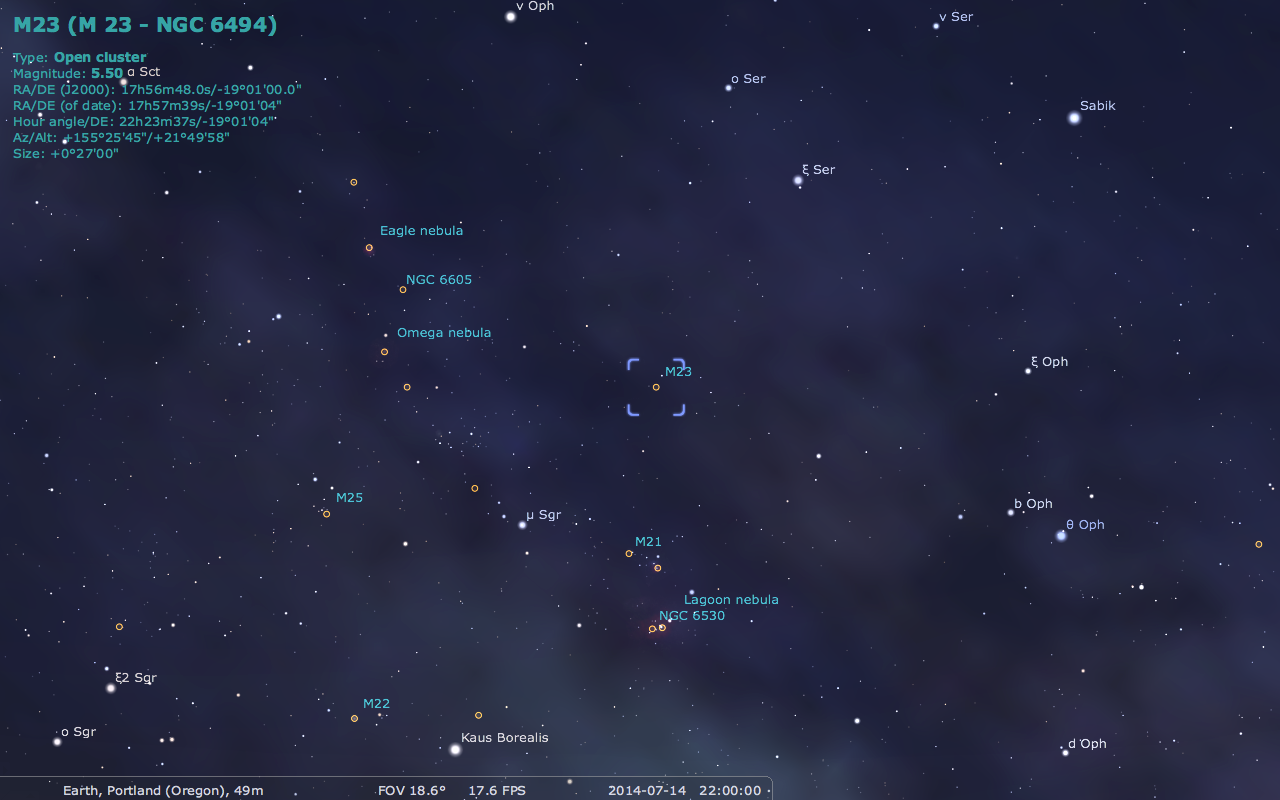Click the Sabik star label

pos(1096,105)
